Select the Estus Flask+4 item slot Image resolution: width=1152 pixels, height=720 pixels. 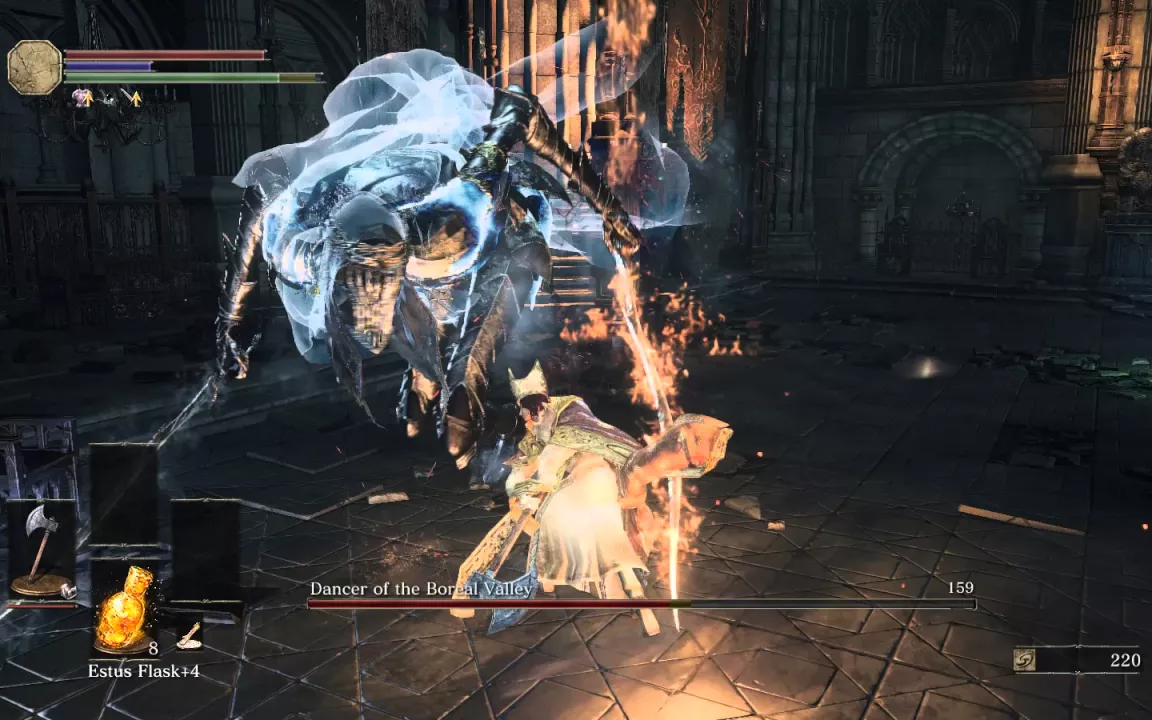tap(124, 608)
